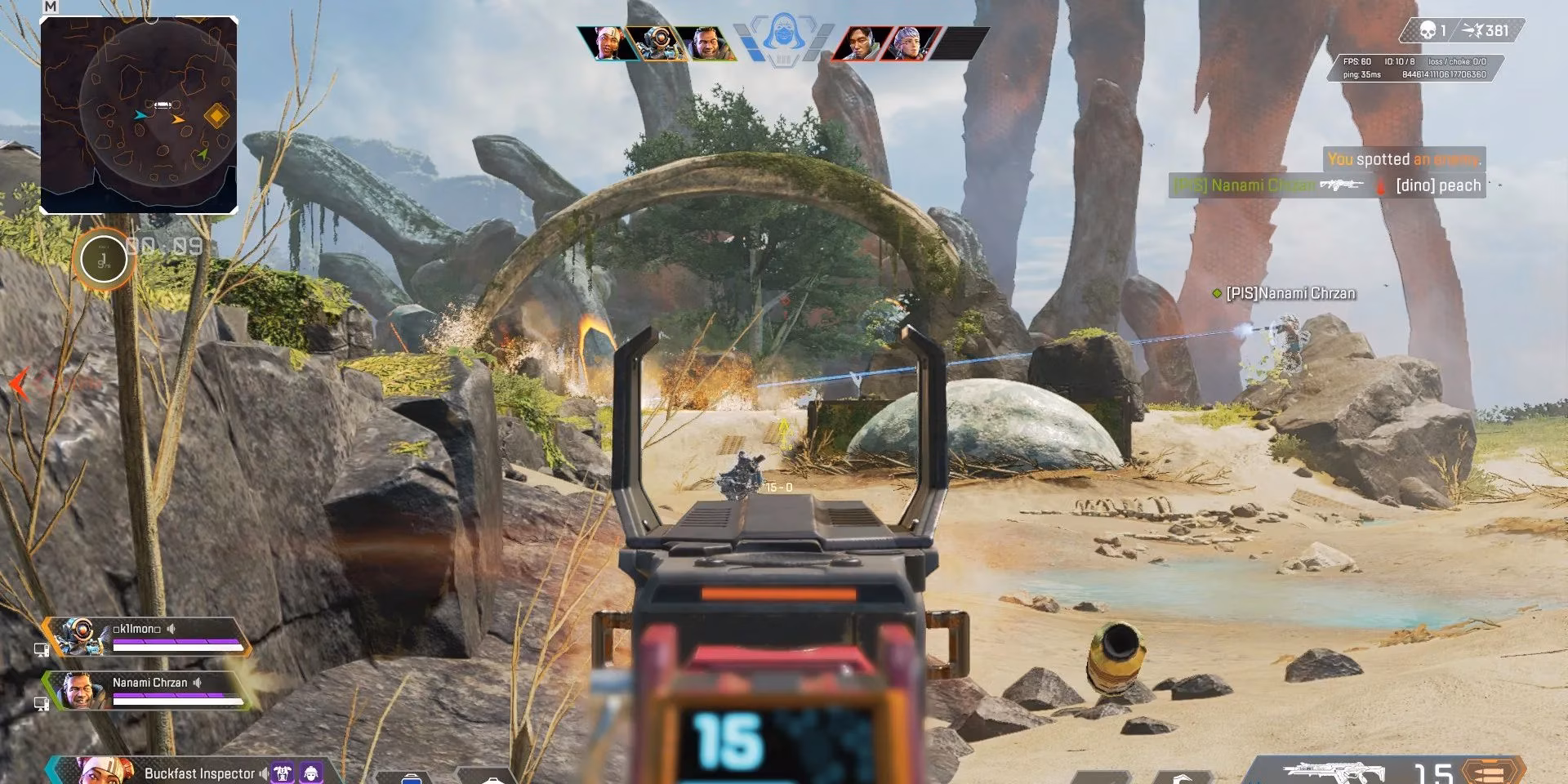Mute Nanami Chrzan via speaker icon

198,684
